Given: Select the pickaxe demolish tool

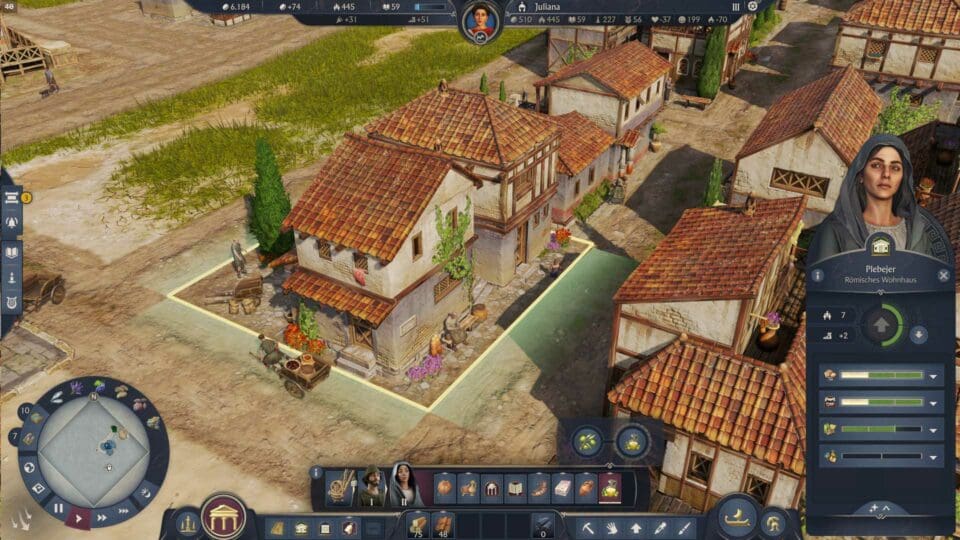Looking at the screenshot, I should [x=590, y=526].
